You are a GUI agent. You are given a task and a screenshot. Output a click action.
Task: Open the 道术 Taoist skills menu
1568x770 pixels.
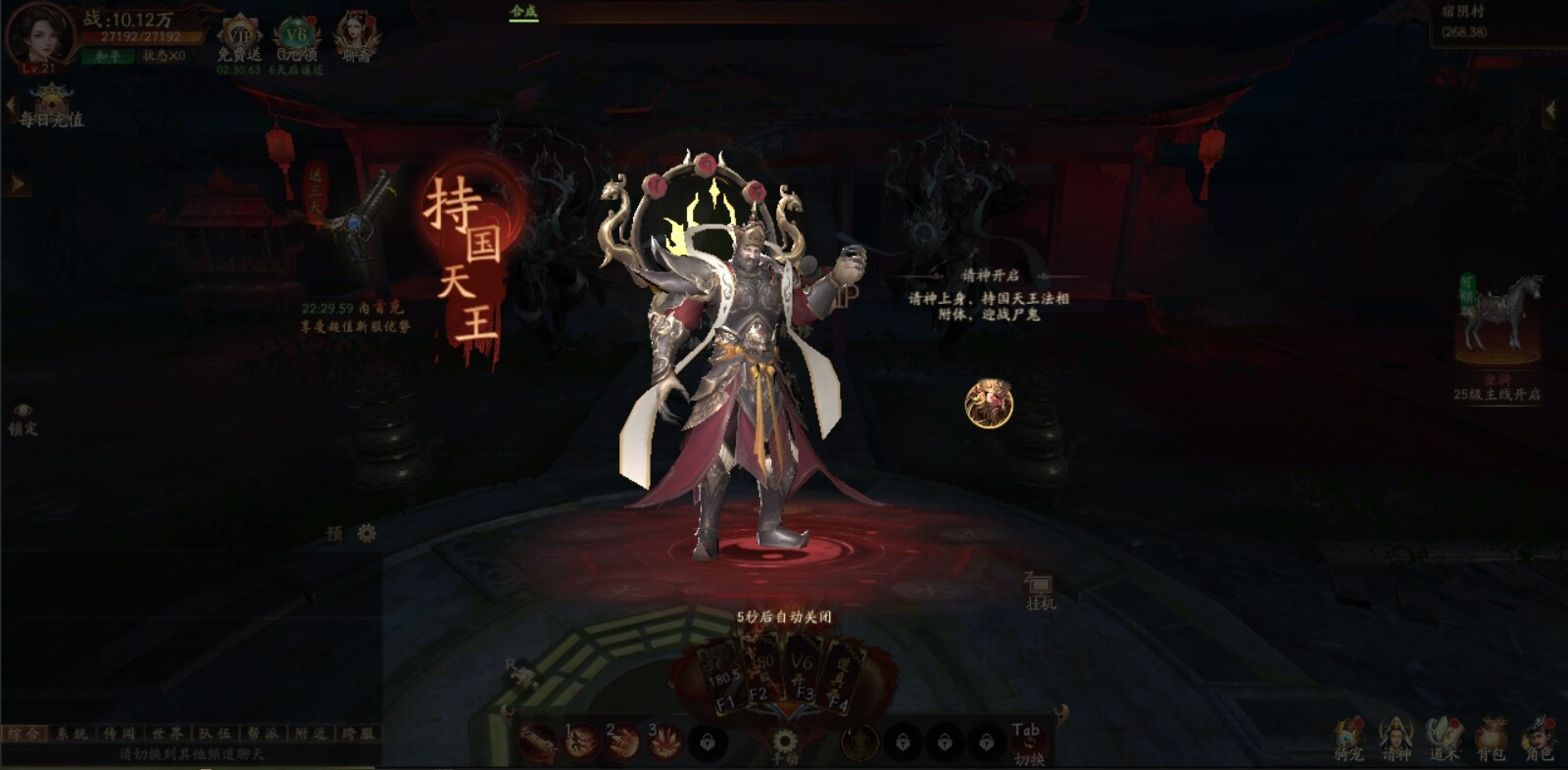(x=1444, y=740)
